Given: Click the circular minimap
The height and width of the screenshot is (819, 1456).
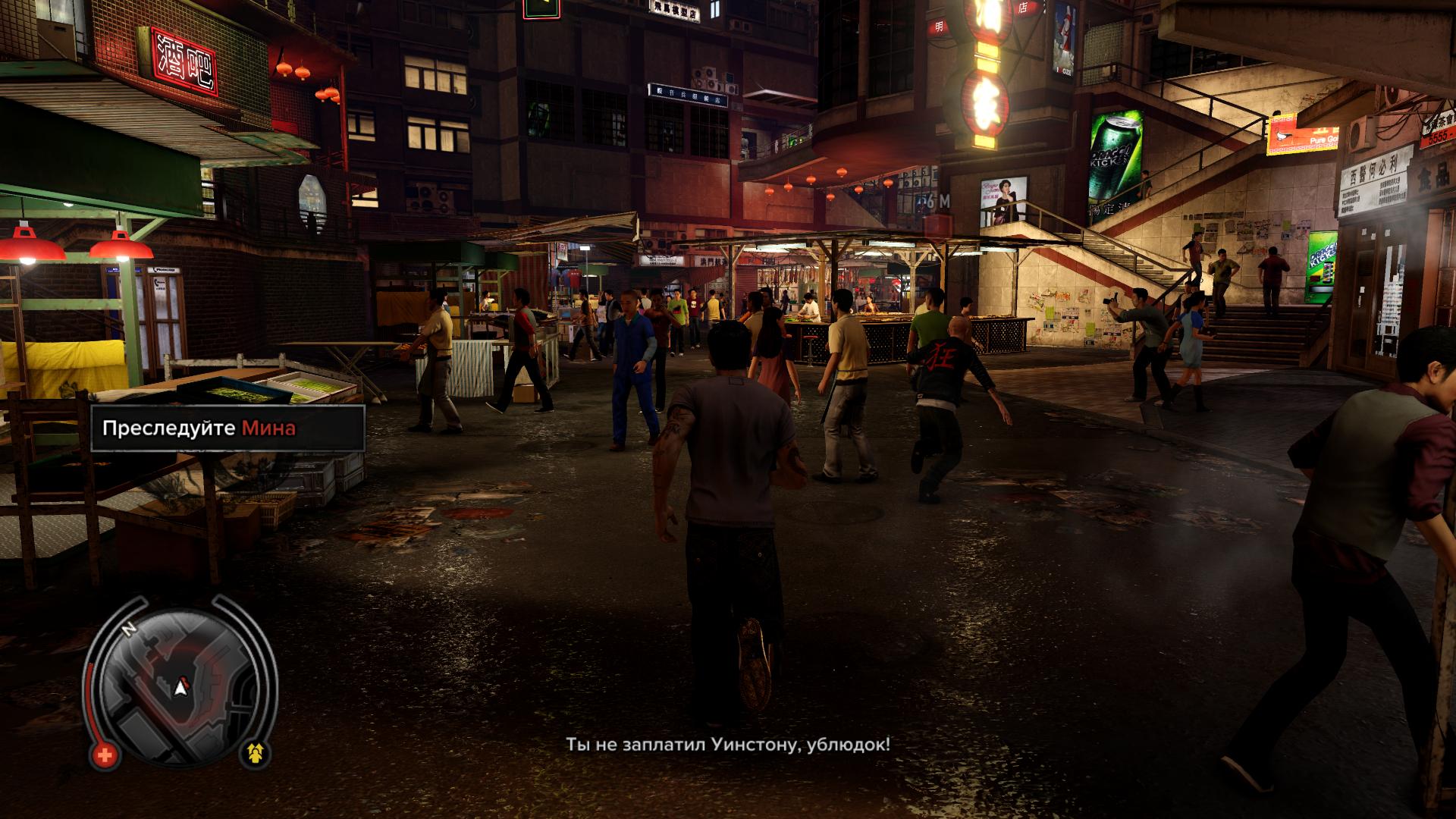Looking at the screenshot, I should coord(180,680).
